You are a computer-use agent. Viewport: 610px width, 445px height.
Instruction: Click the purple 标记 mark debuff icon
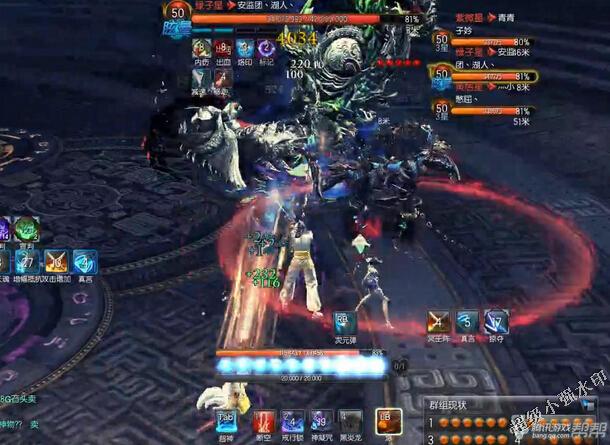click(x=266, y=48)
